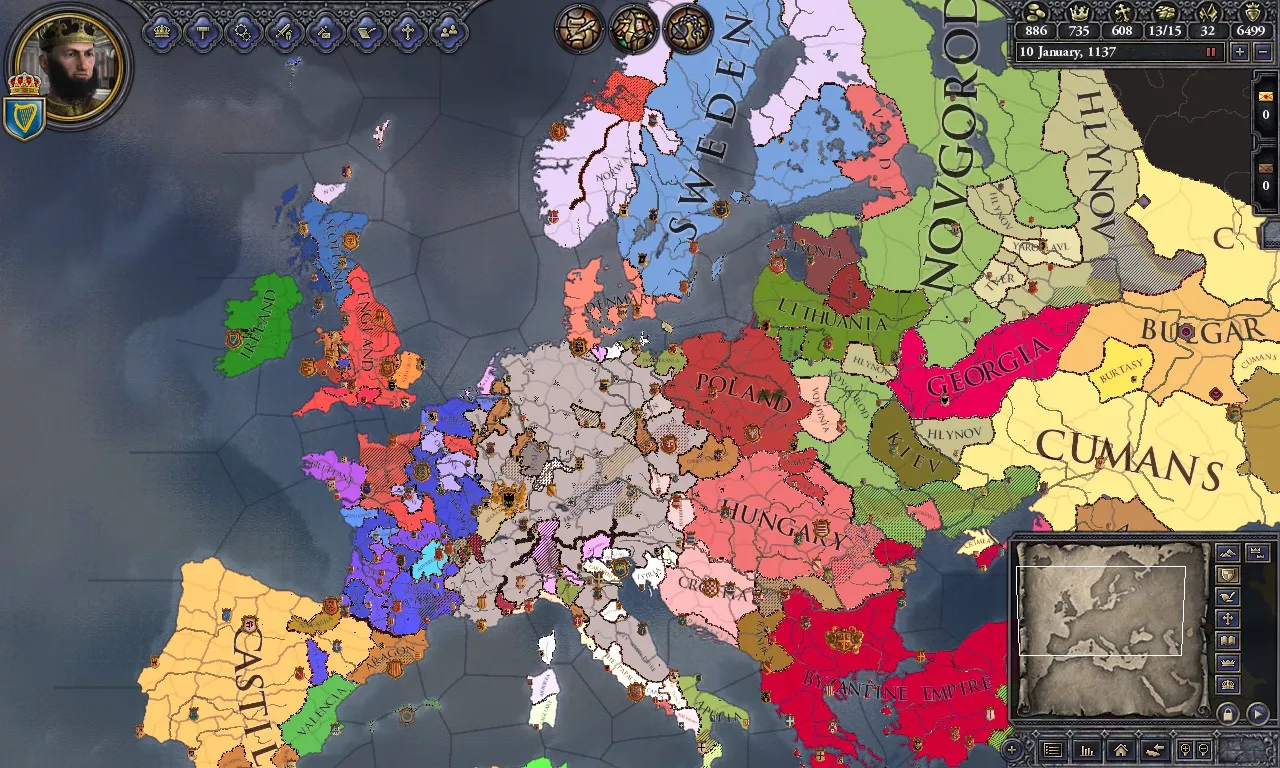Open the ledger bar chart button
Image resolution: width=1280 pixels, height=768 pixels.
1086,749
